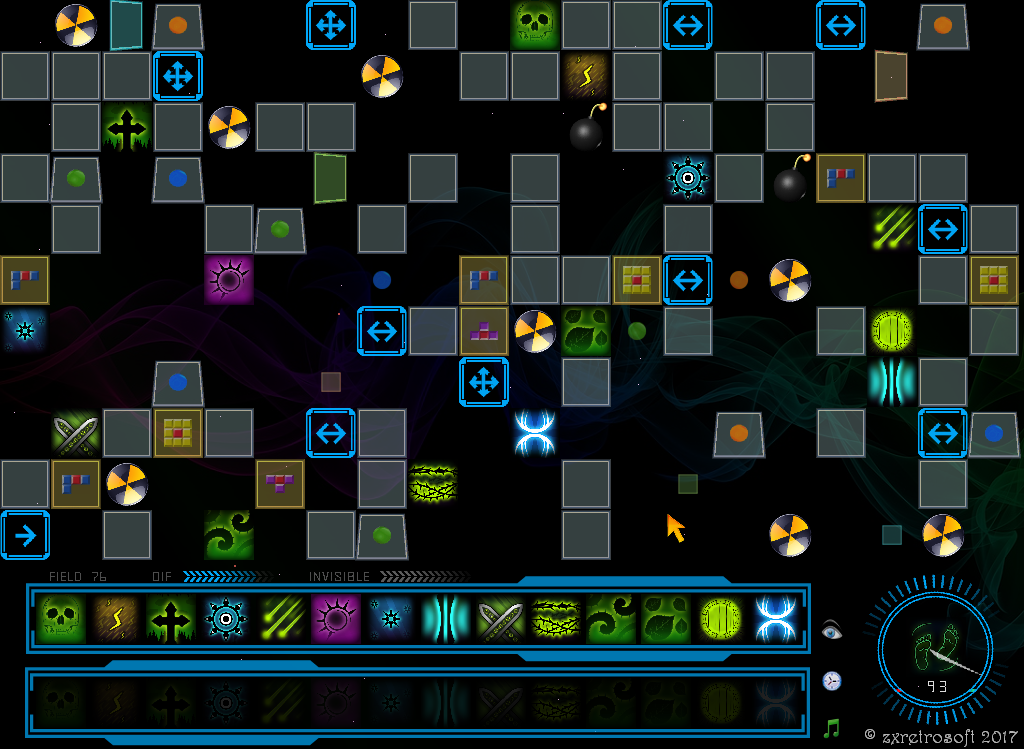Click the small clock icon
This screenshot has height=749, width=1024.
click(x=832, y=681)
